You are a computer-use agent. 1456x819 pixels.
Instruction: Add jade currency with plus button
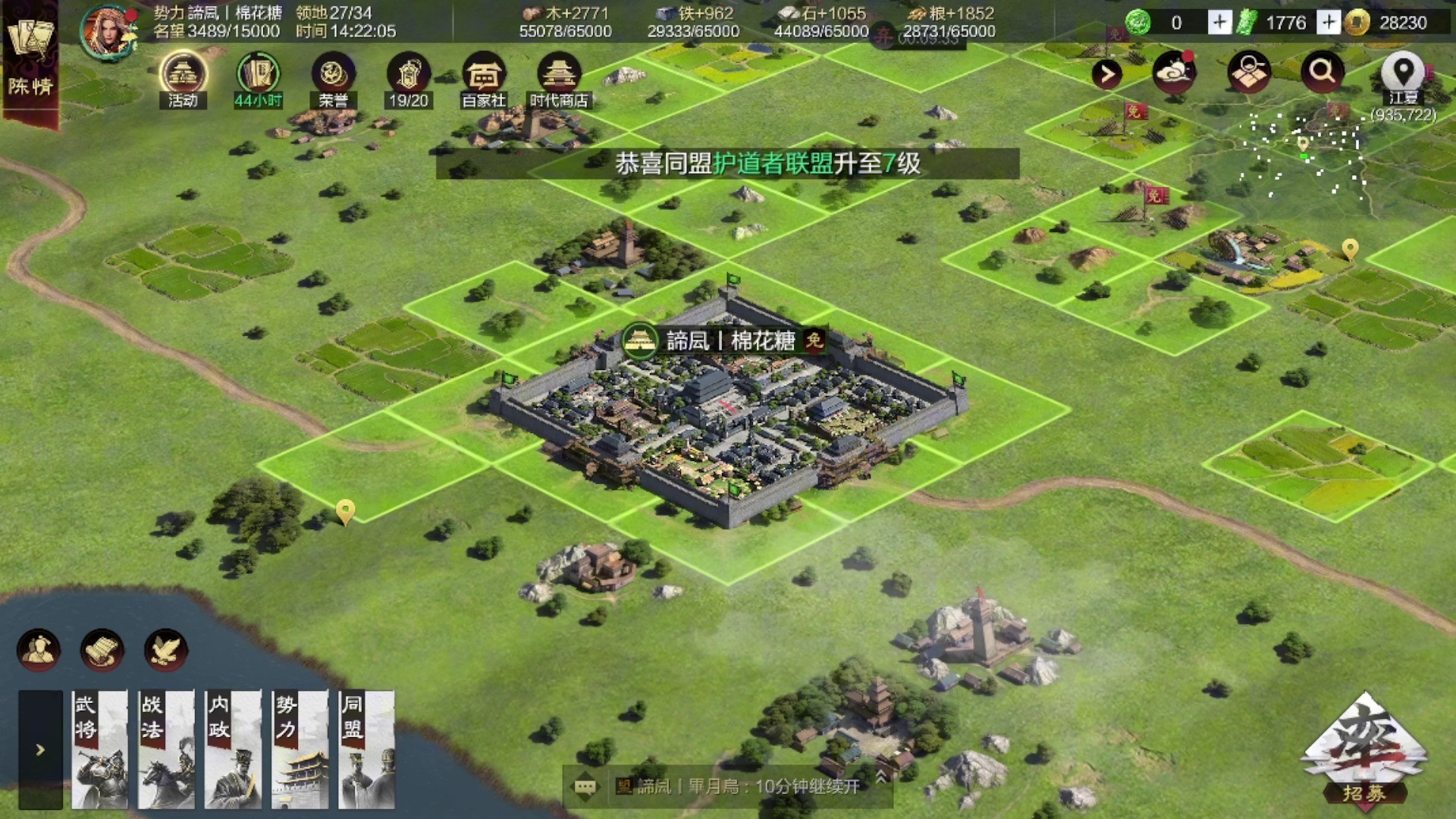click(x=1219, y=23)
